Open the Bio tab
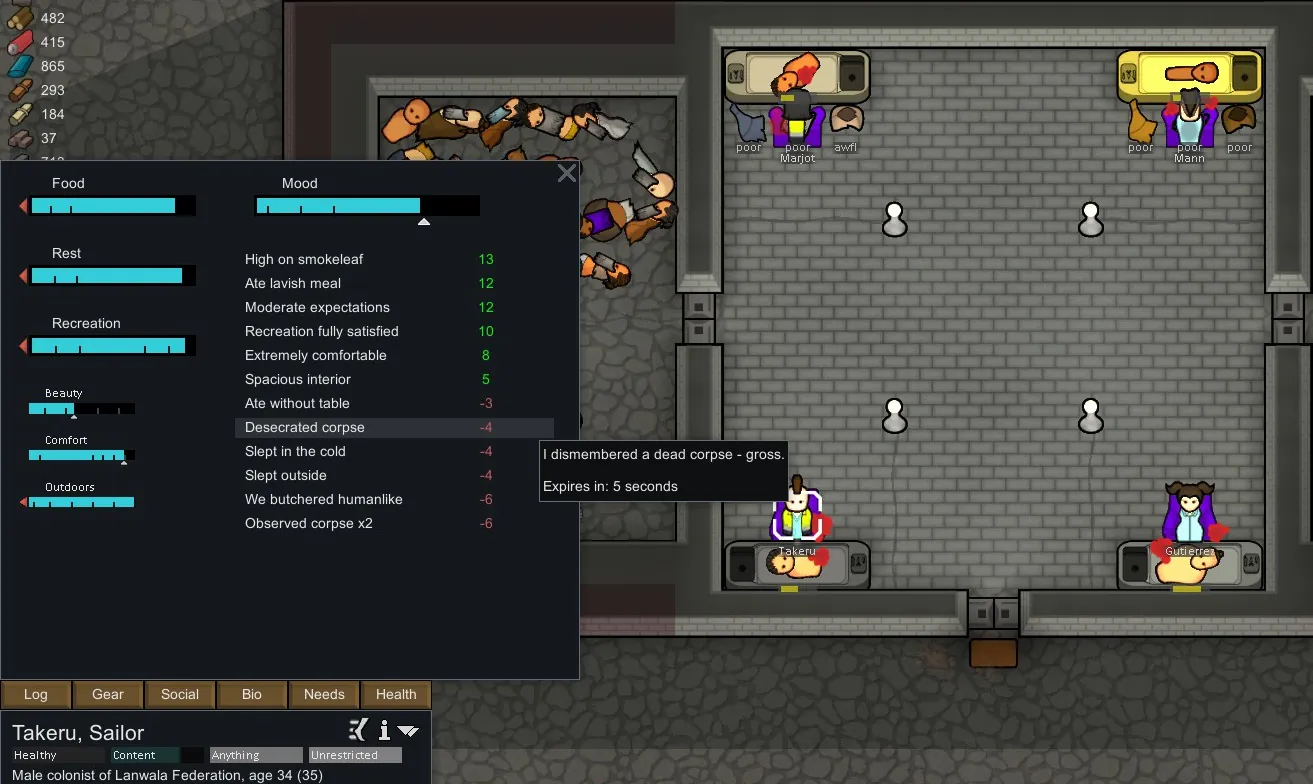Image resolution: width=1313 pixels, height=784 pixels. (x=252, y=694)
